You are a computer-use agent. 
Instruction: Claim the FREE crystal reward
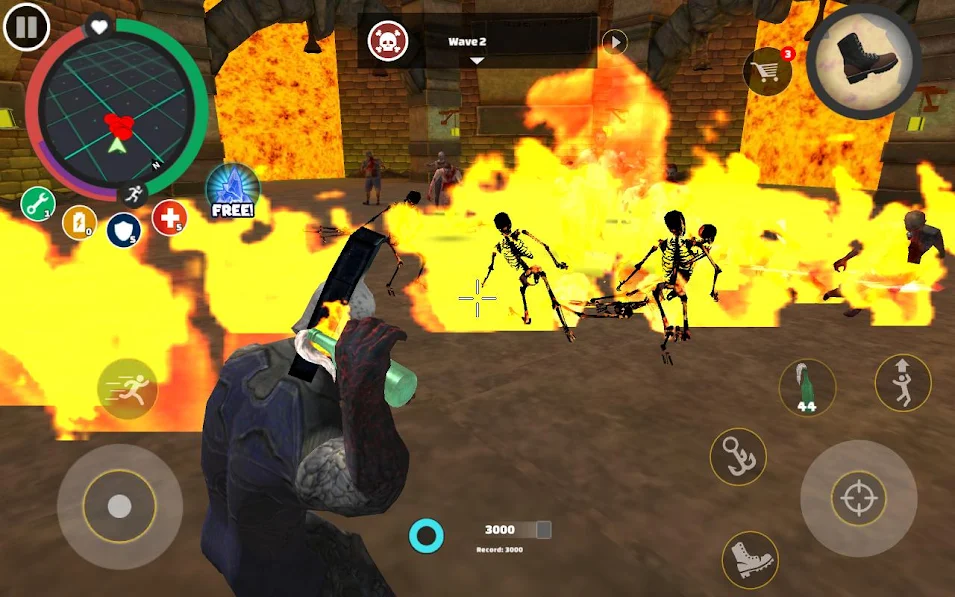click(x=232, y=190)
